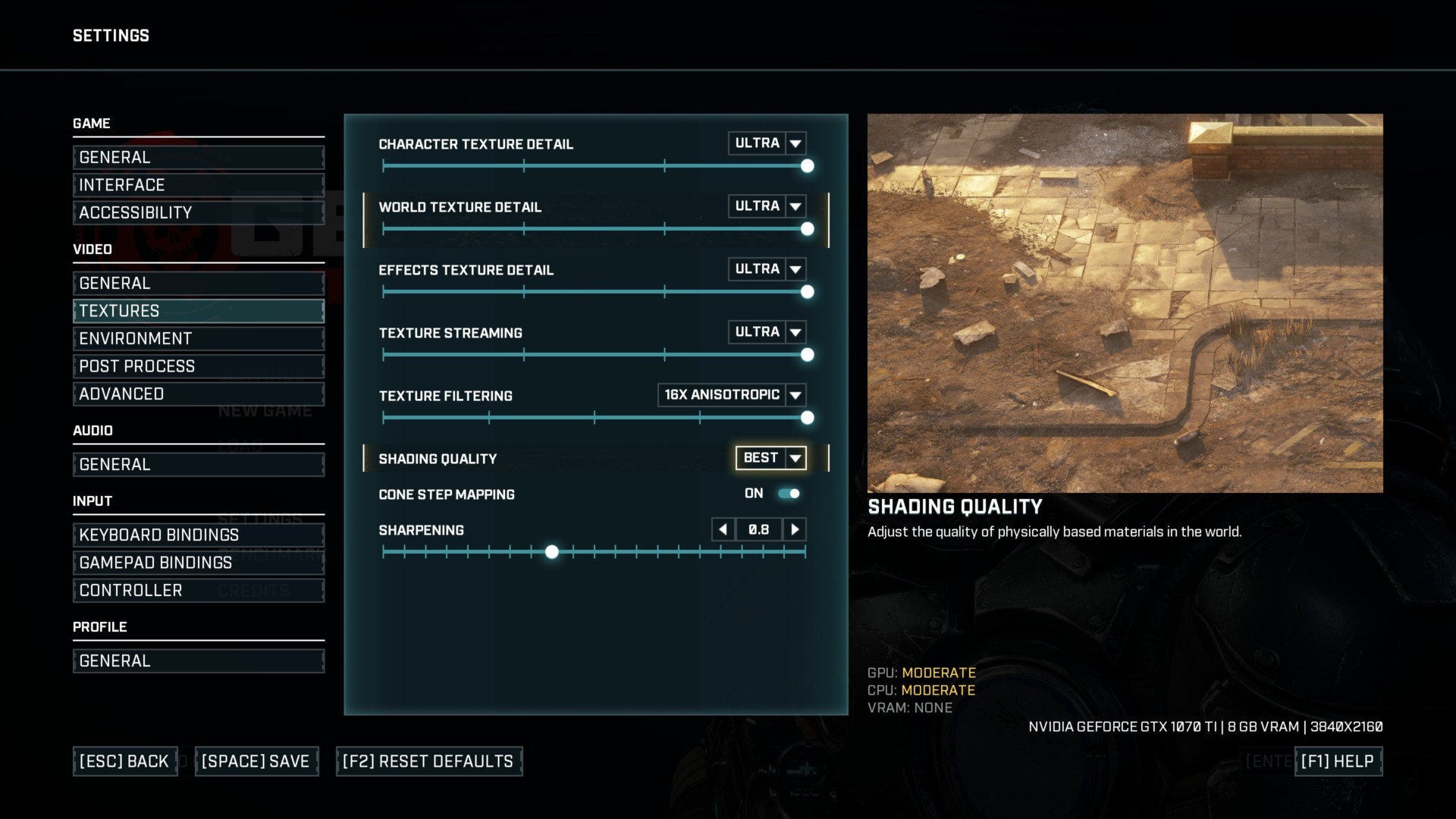The image size is (1456, 819).
Task: Select Gamepad Bindings section
Action: [x=198, y=563]
